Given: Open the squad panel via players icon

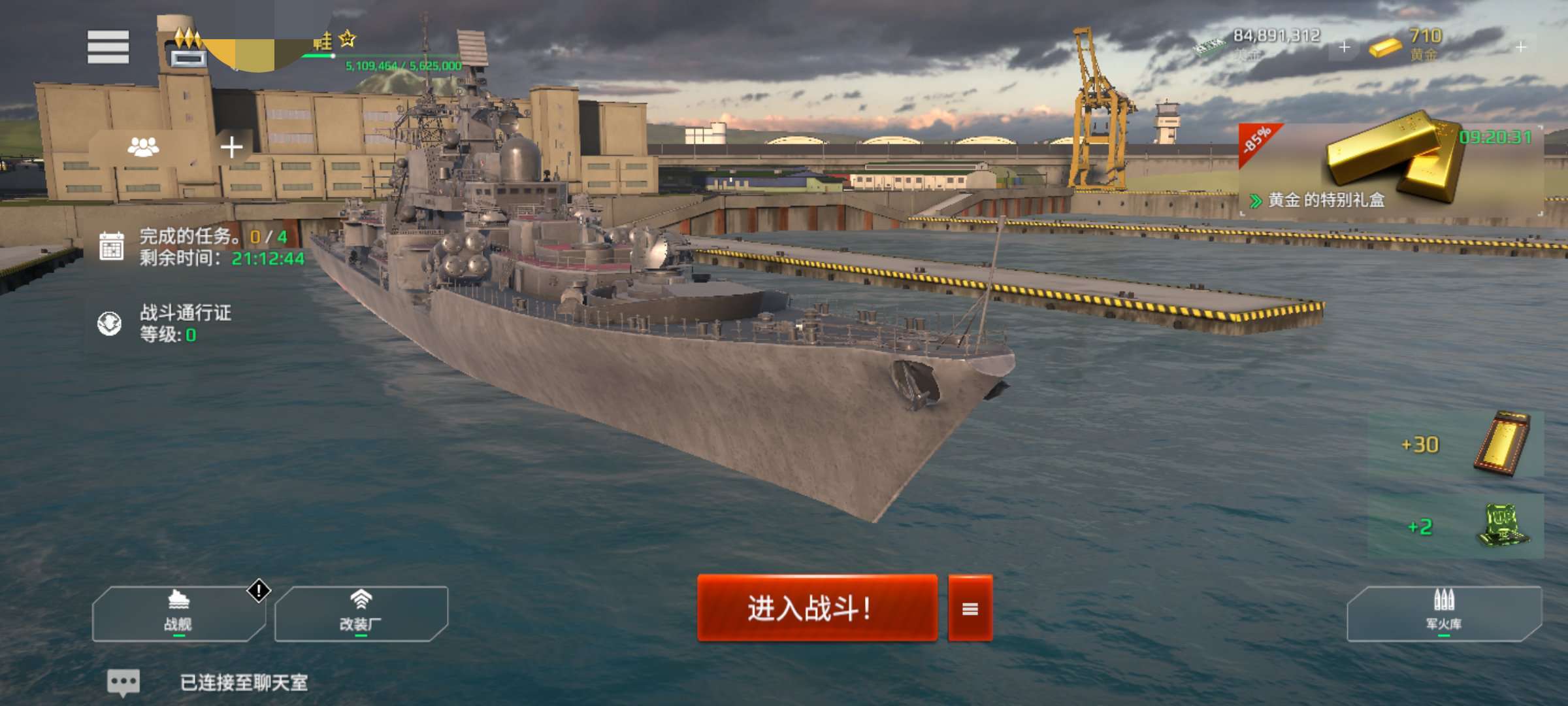Looking at the screenshot, I should (x=145, y=147).
